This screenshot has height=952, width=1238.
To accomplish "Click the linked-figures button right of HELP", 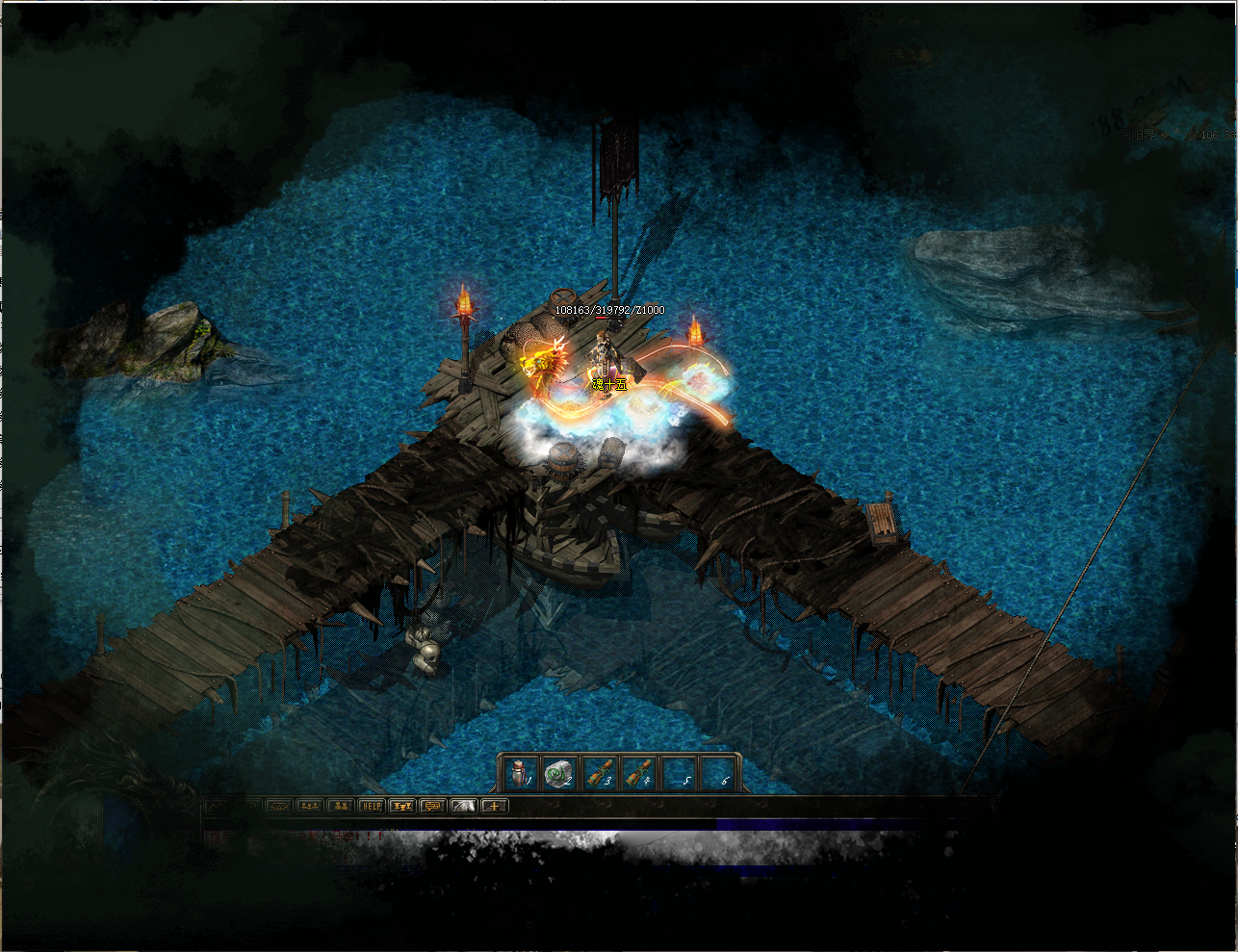I will 401,806.
